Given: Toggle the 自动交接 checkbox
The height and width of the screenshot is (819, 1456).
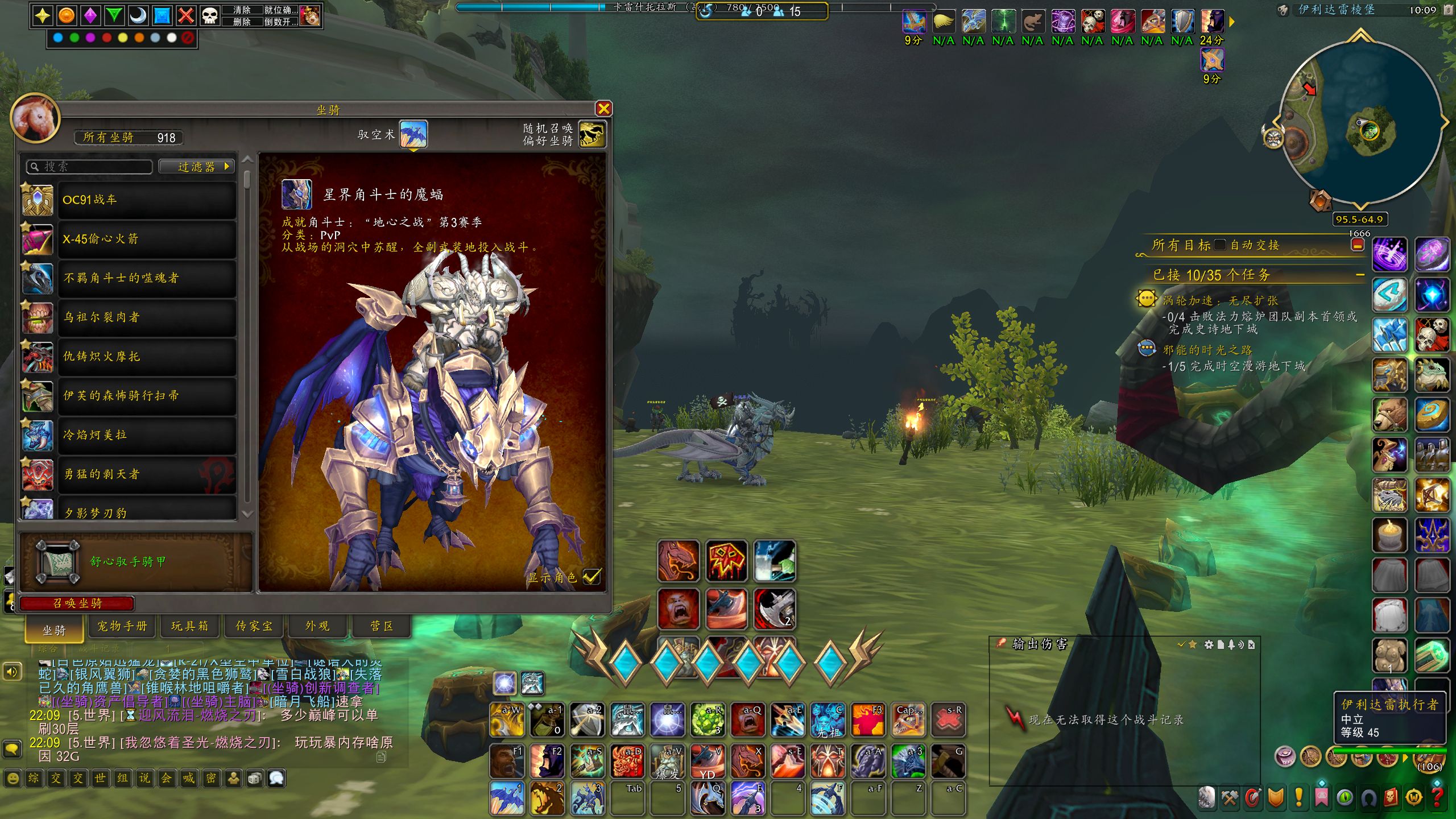Looking at the screenshot, I should pos(1219,245).
